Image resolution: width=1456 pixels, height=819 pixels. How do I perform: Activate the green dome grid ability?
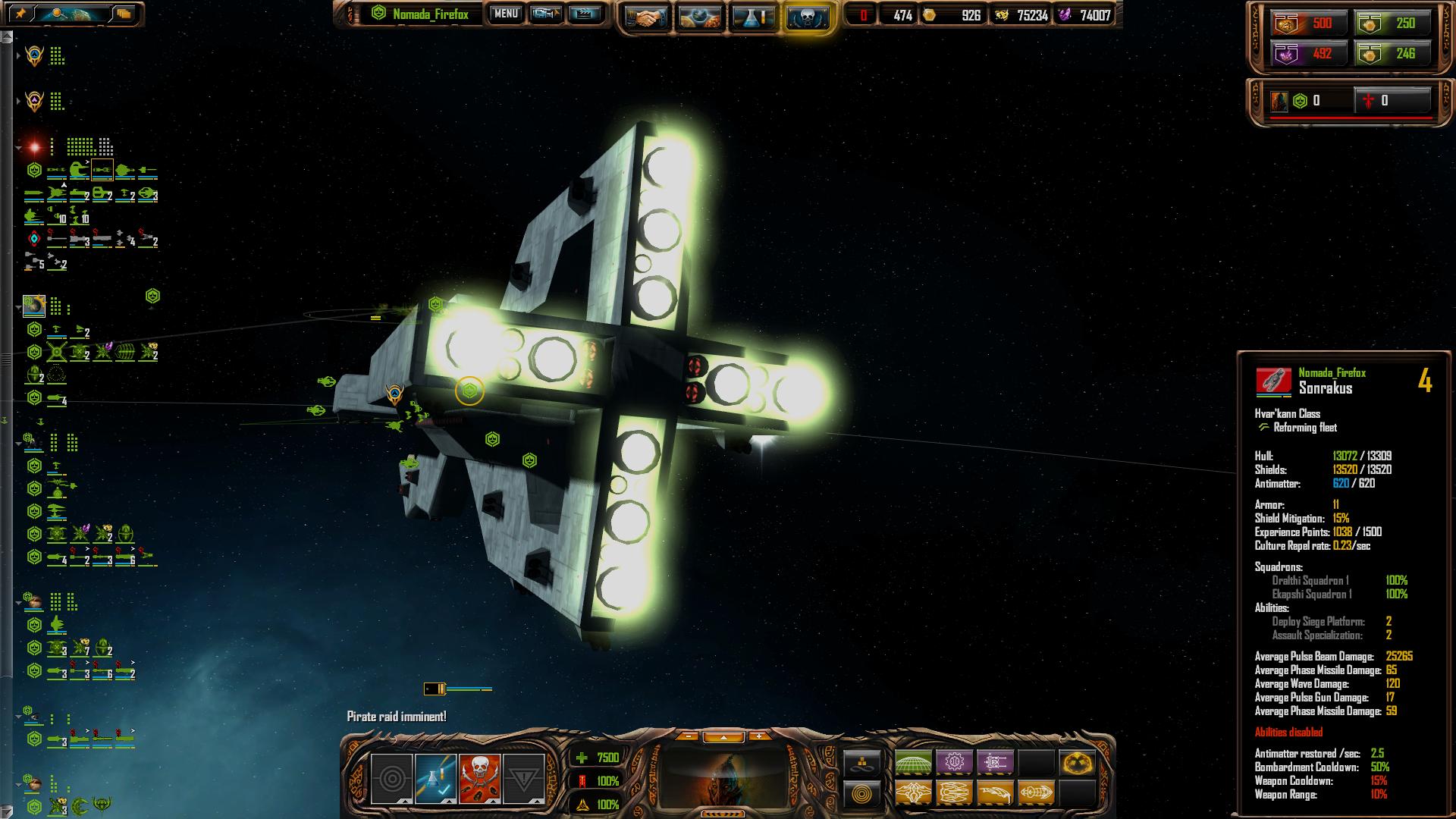pyautogui.click(x=914, y=761)
